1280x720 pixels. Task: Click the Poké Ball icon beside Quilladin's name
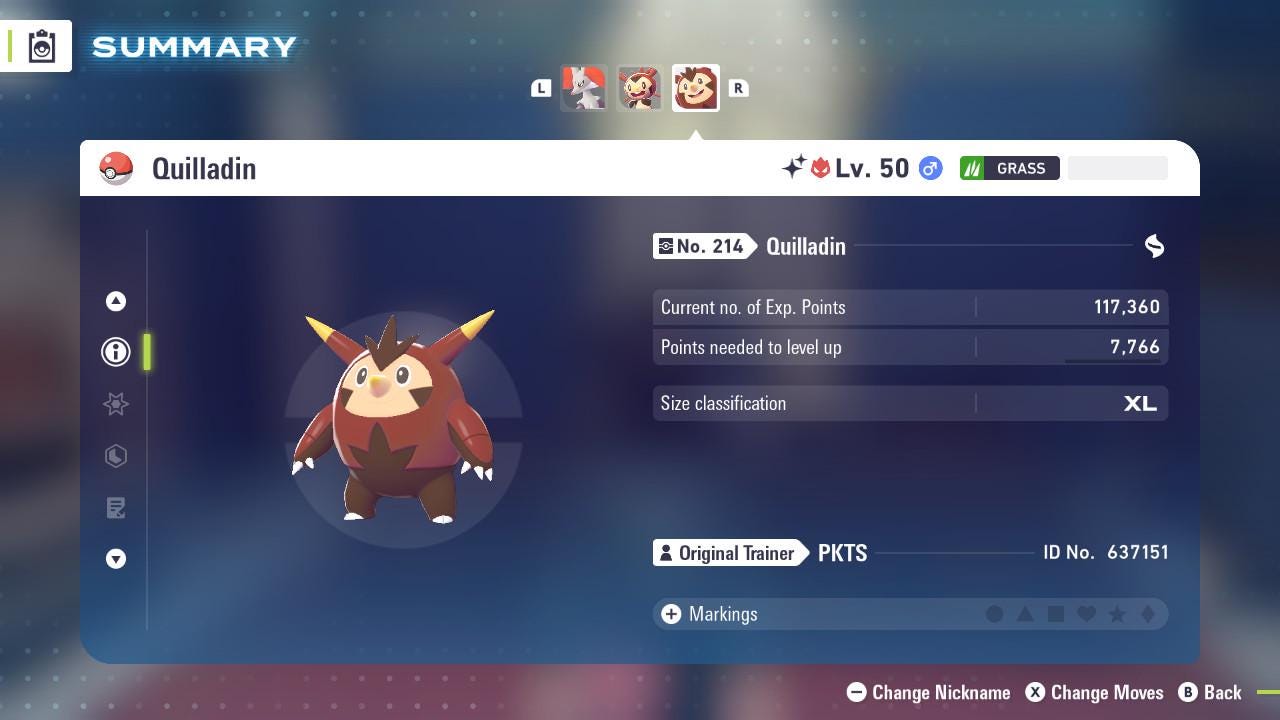click(117, 168)
